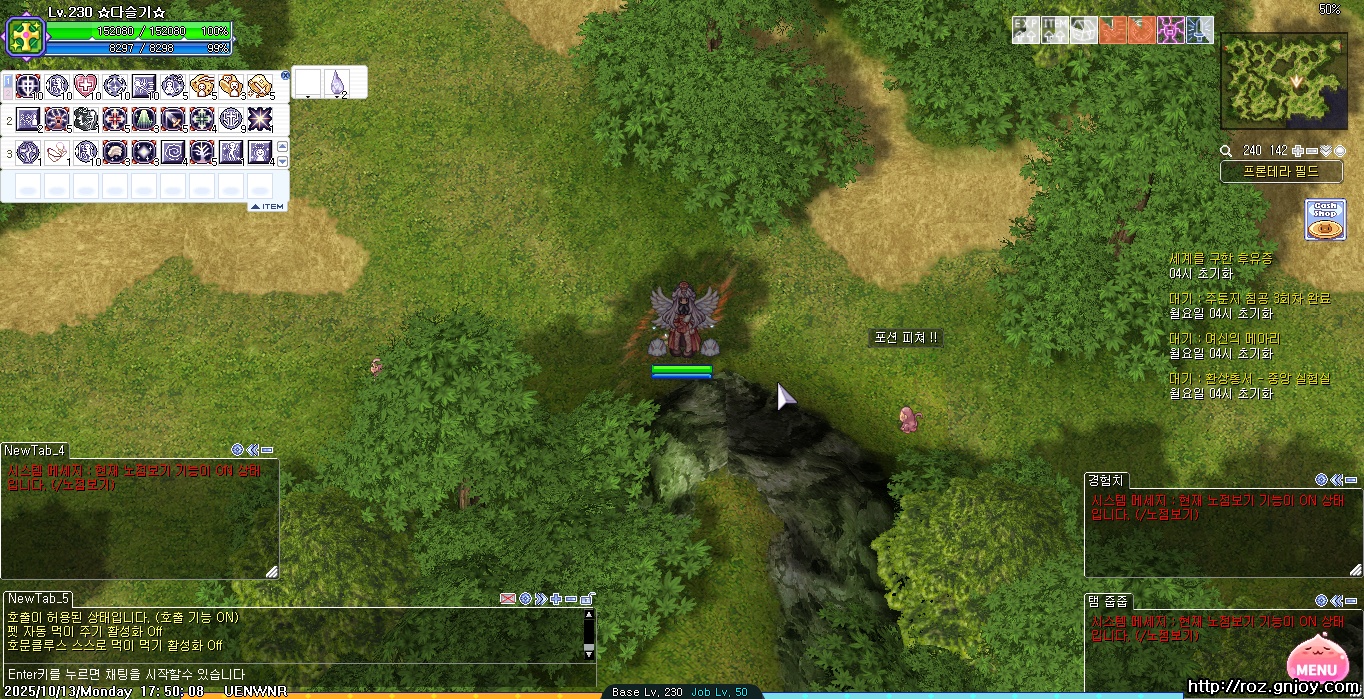Screen dimensions: 1364x699
Task: Activate the white tree skill icon
Action: click(x=202, y=152)
